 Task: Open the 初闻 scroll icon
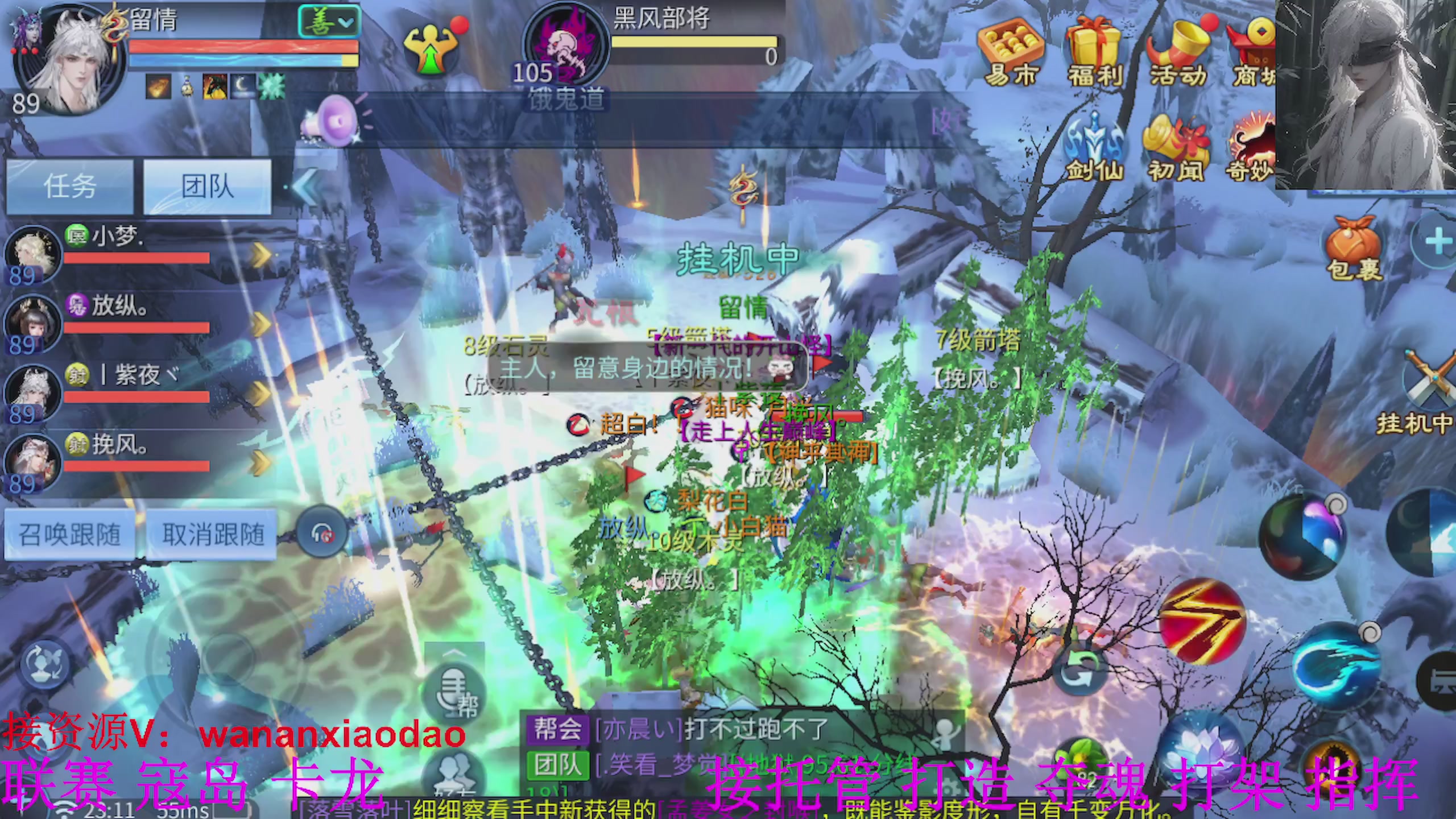(x=1176, y=149)
